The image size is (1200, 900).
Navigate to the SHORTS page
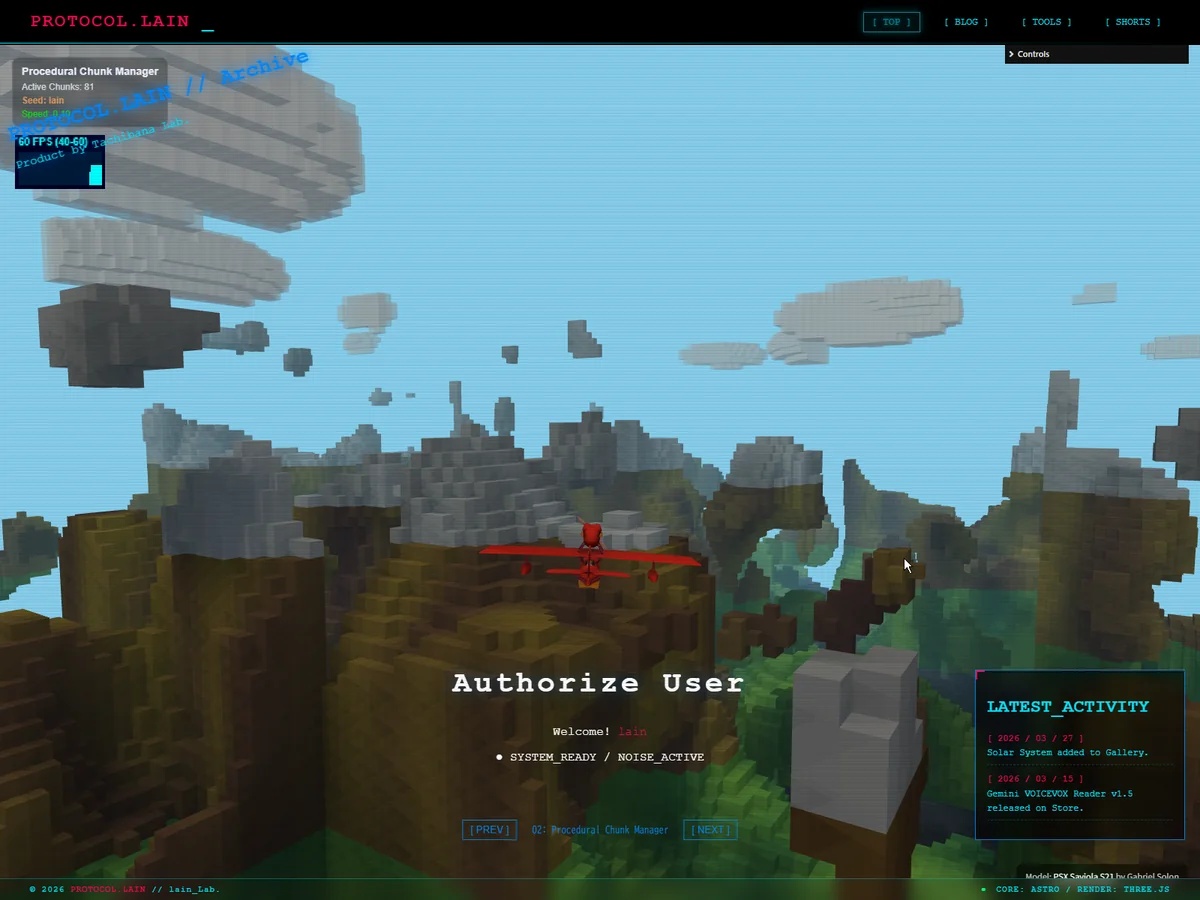tap(1132, 22)
